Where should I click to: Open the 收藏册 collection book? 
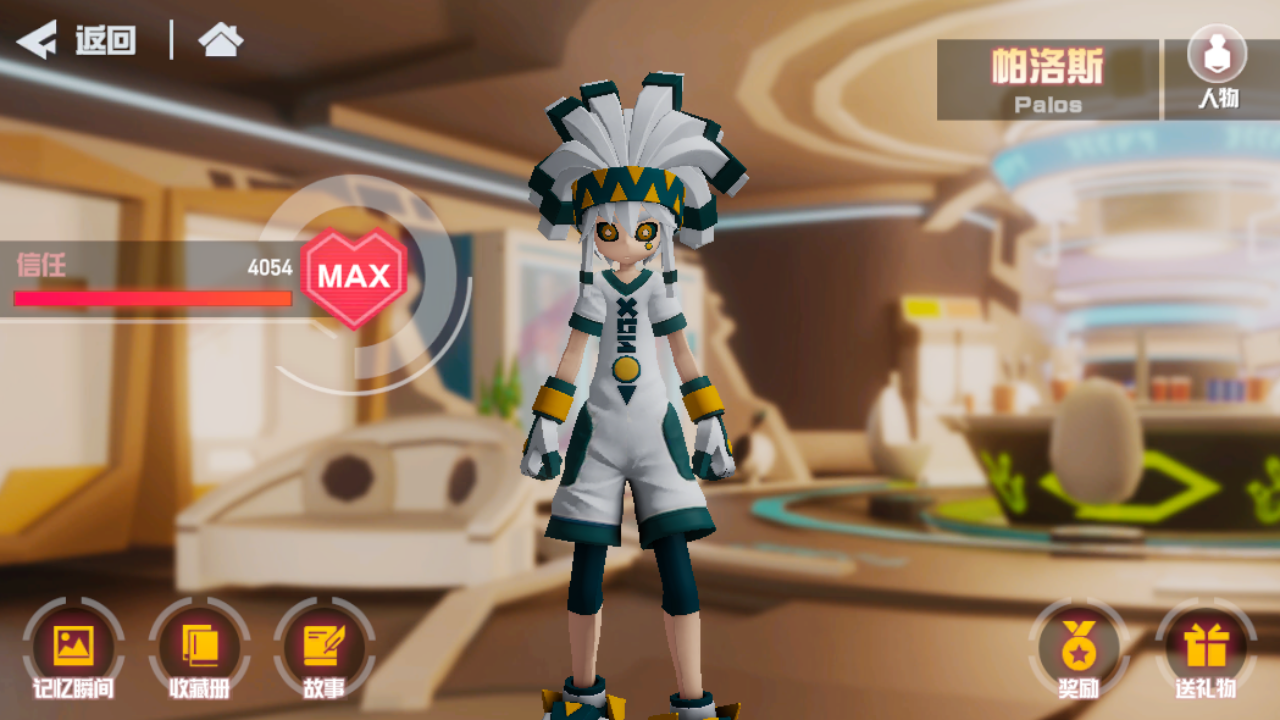point(200,645)
